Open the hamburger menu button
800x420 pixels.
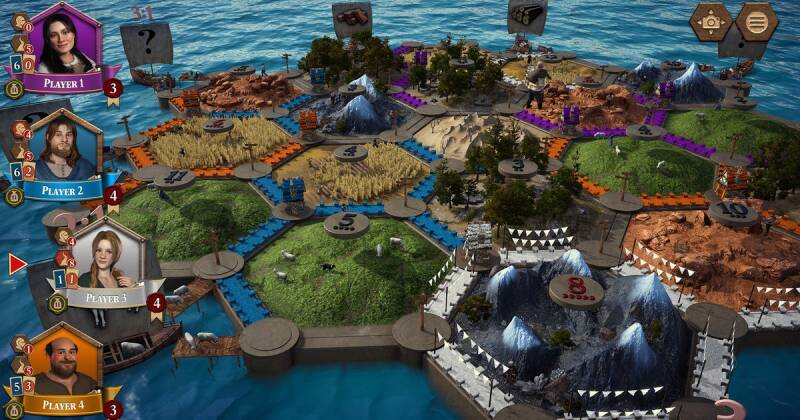756,21
